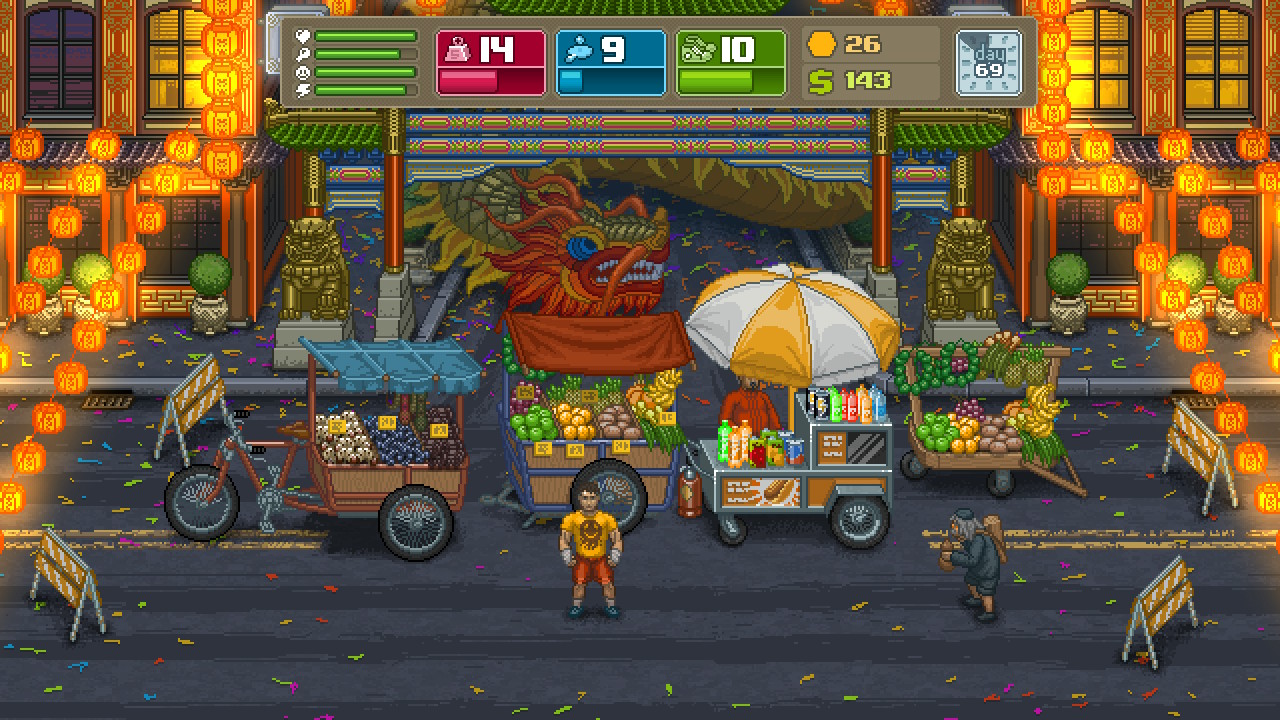Screen dimensions: 1280x720
Task: Open the day 69 calendar icon
Action: pyautogui.click(x=988, y=62)
